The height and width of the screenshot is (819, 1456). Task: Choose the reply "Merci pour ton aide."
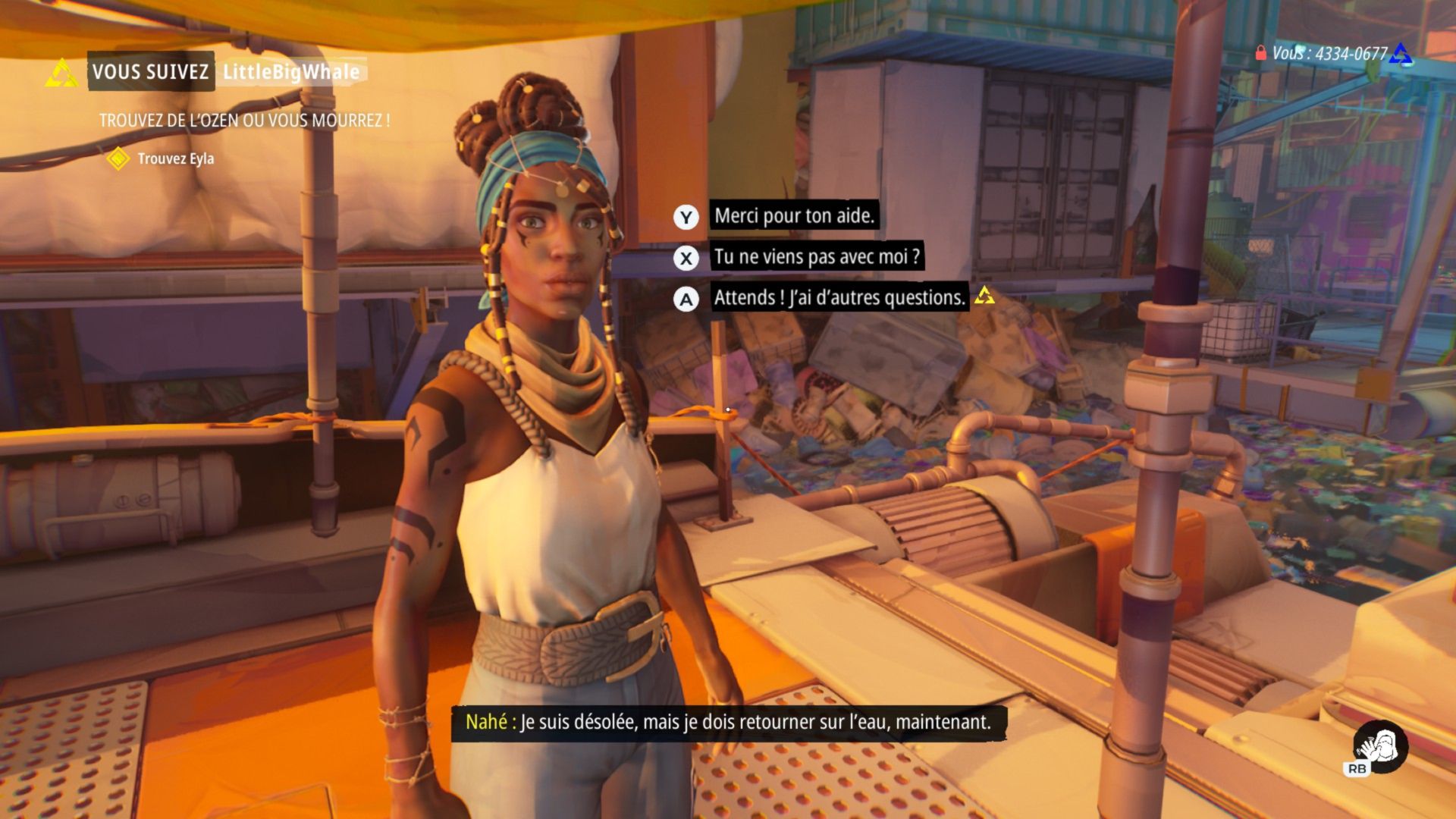pos(793,216)
